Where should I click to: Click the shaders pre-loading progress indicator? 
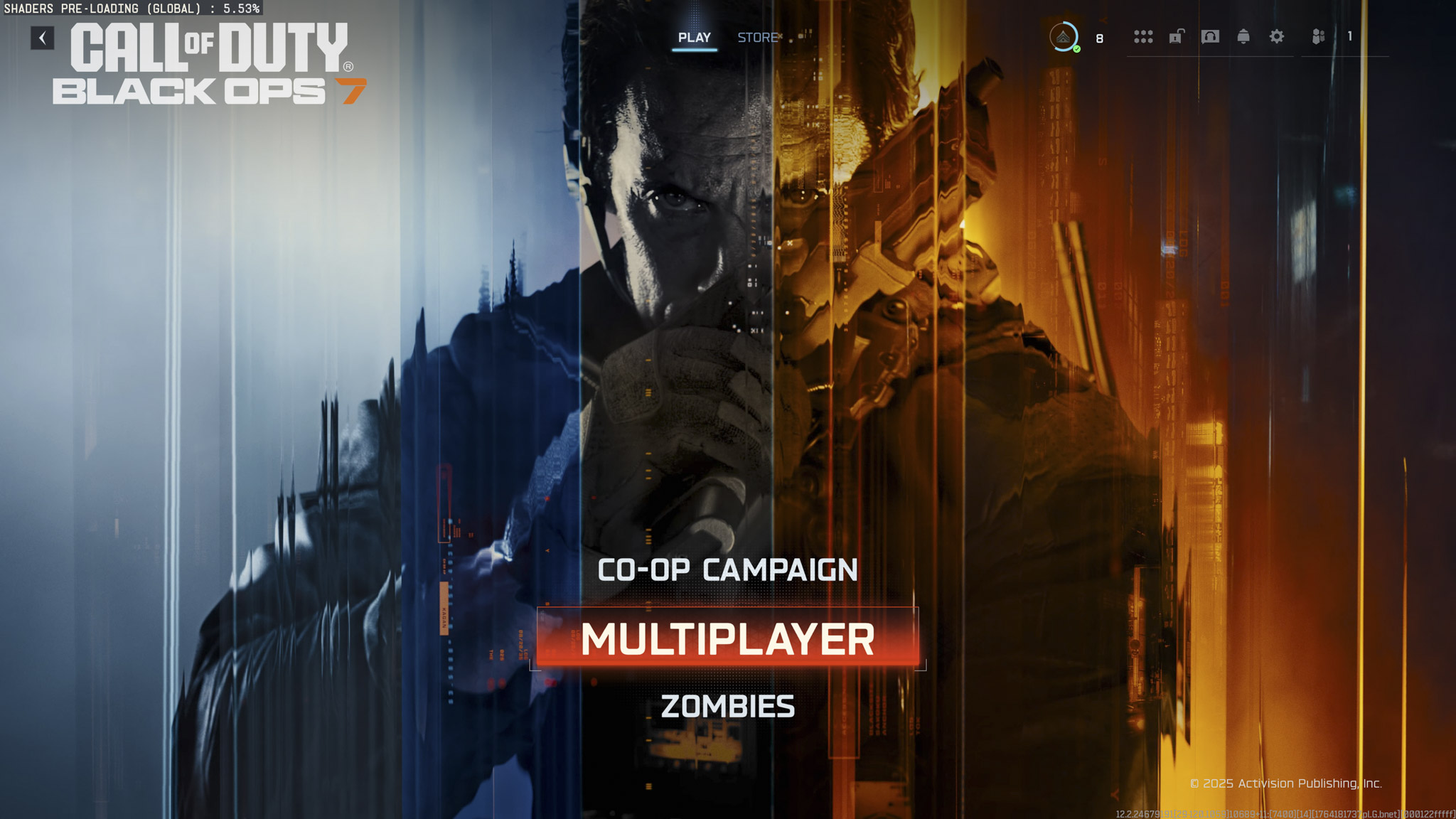pos(131,9)
